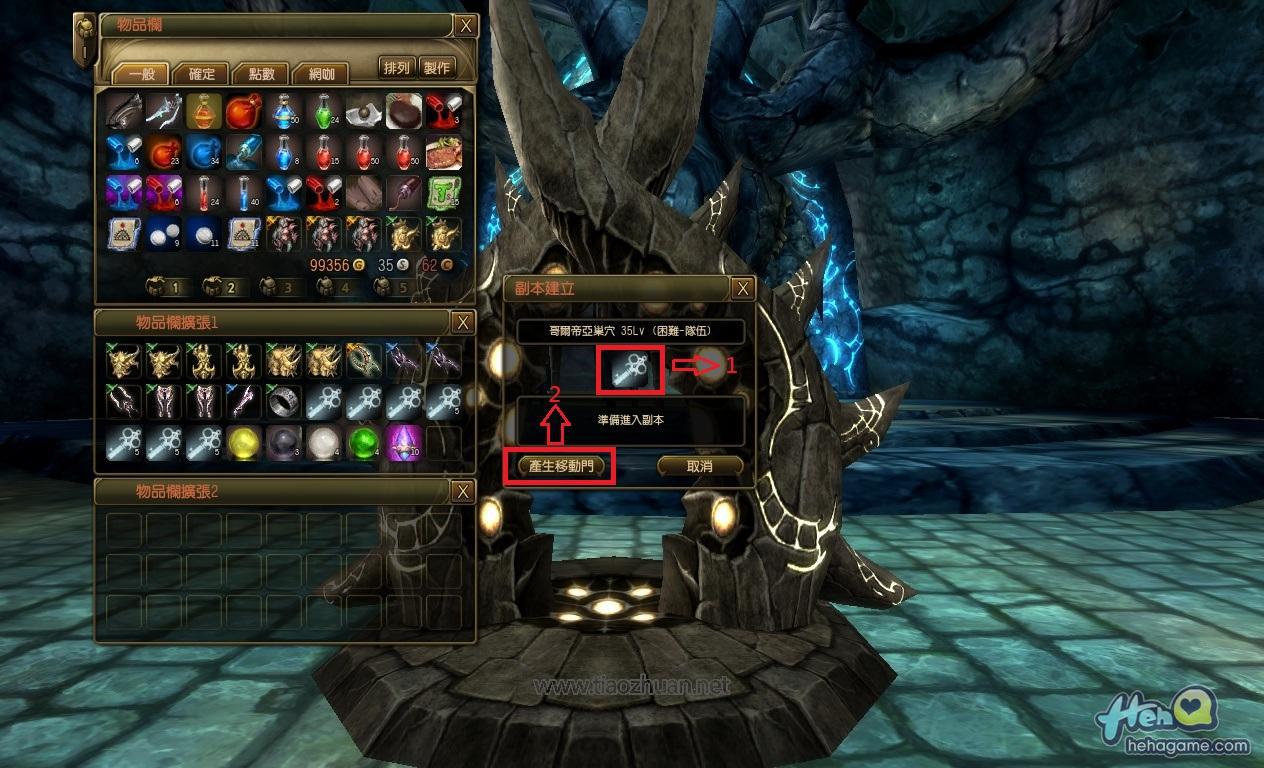
Task: Pick the cooked steak food item
Action: 444,152
